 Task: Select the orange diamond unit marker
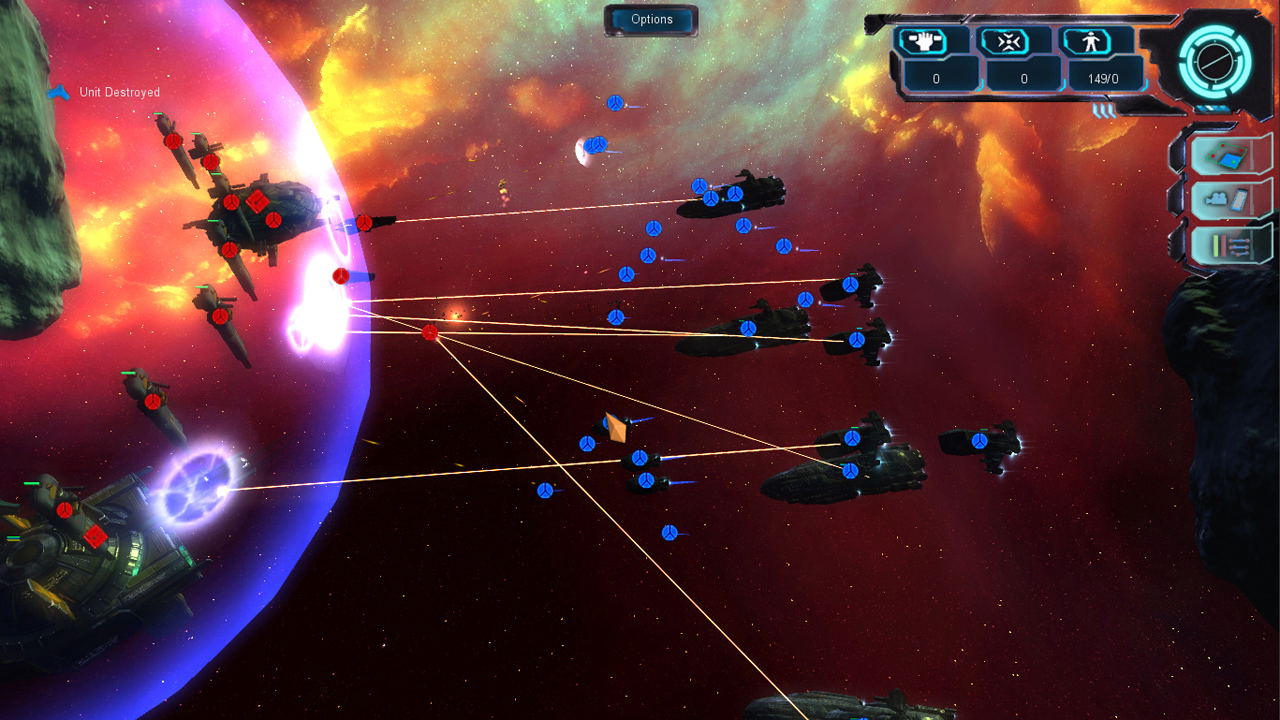click(x=616, y=428)
